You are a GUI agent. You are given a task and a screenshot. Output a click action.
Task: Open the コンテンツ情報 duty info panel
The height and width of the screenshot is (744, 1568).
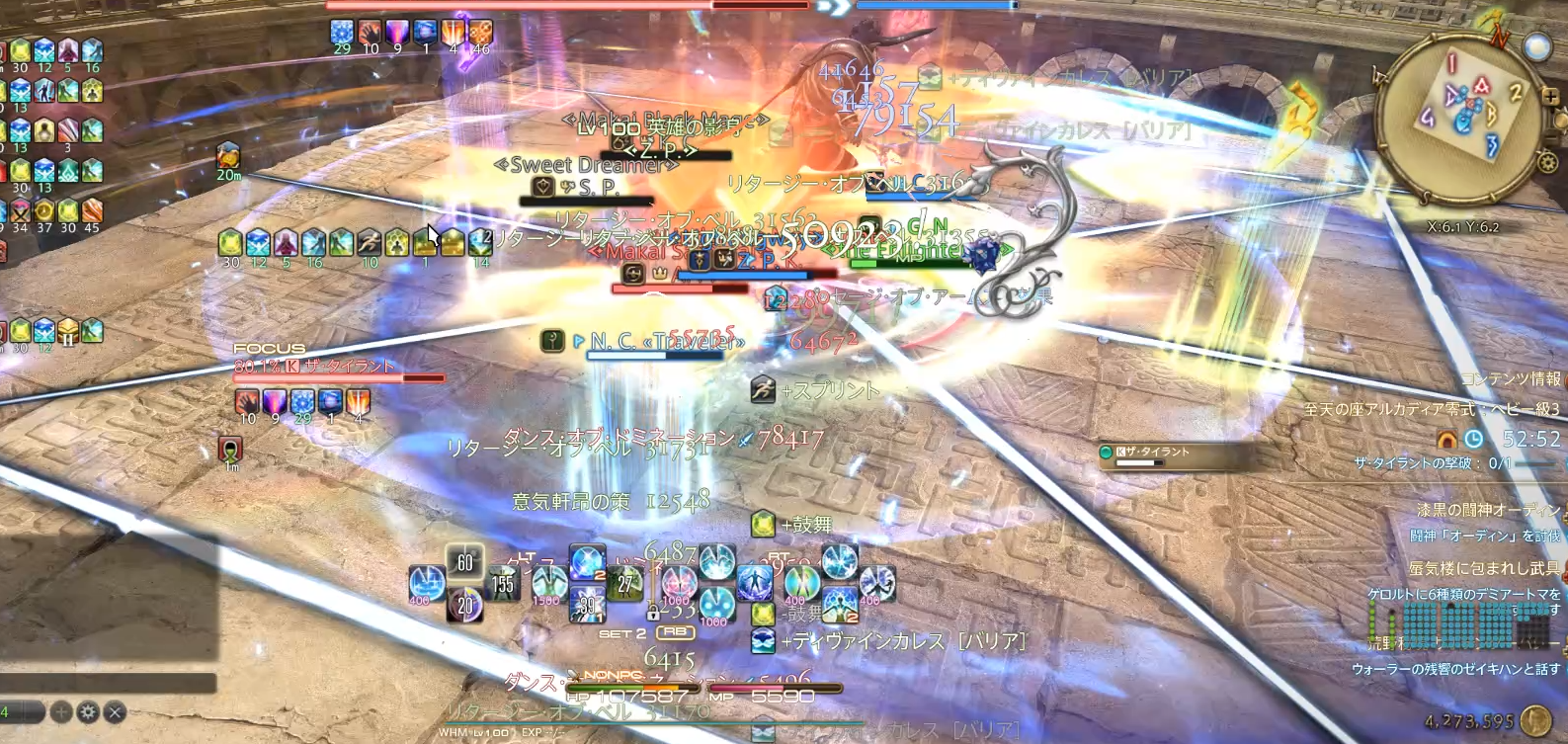(1511, 379)
